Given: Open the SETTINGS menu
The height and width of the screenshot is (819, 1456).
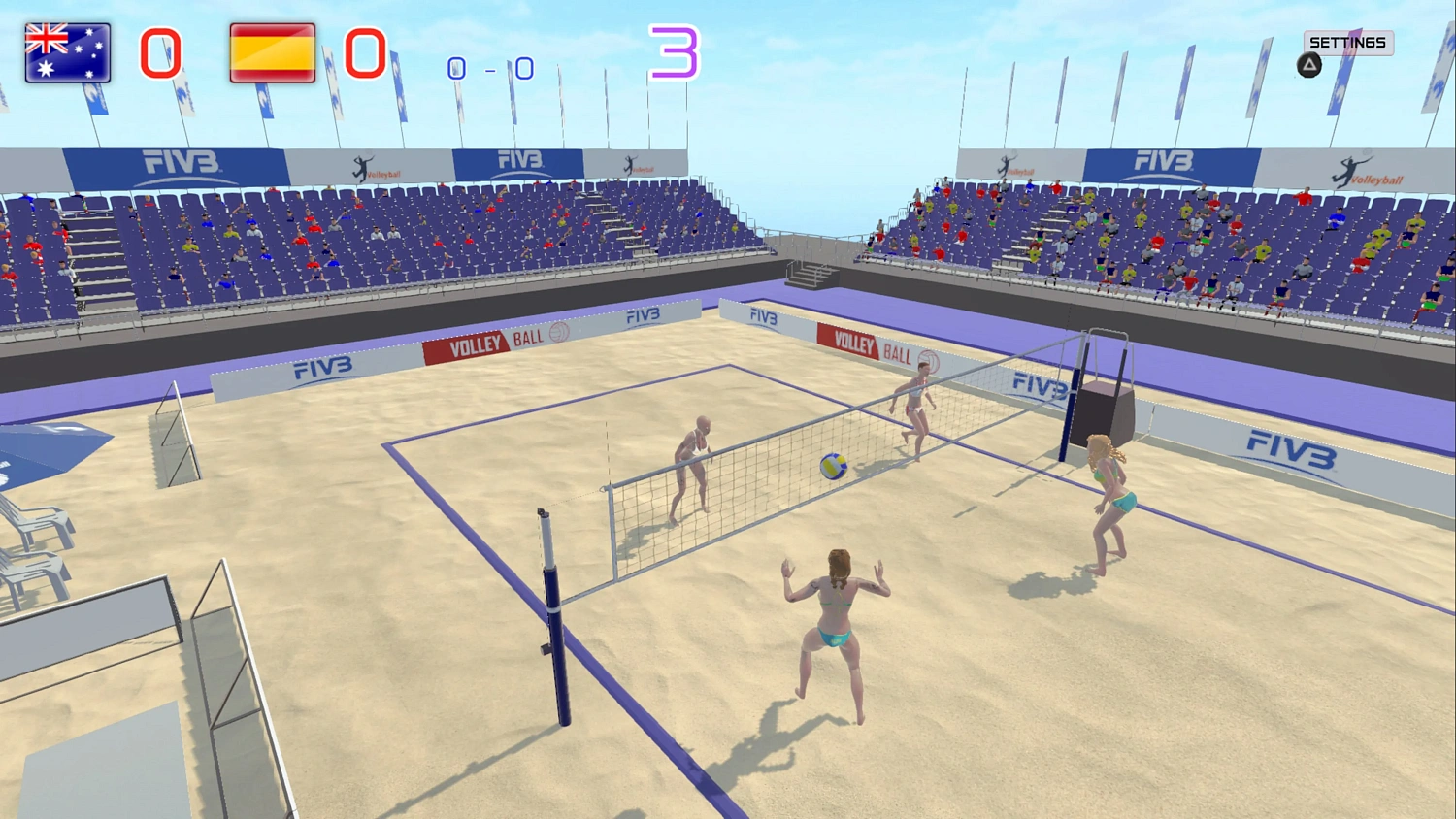Looking at the screenshot, I should tap(1349, 43).
